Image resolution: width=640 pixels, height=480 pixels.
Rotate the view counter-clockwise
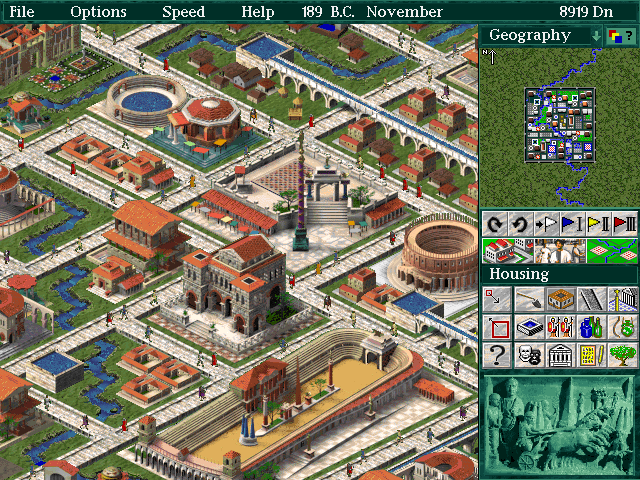click(520, 223)
